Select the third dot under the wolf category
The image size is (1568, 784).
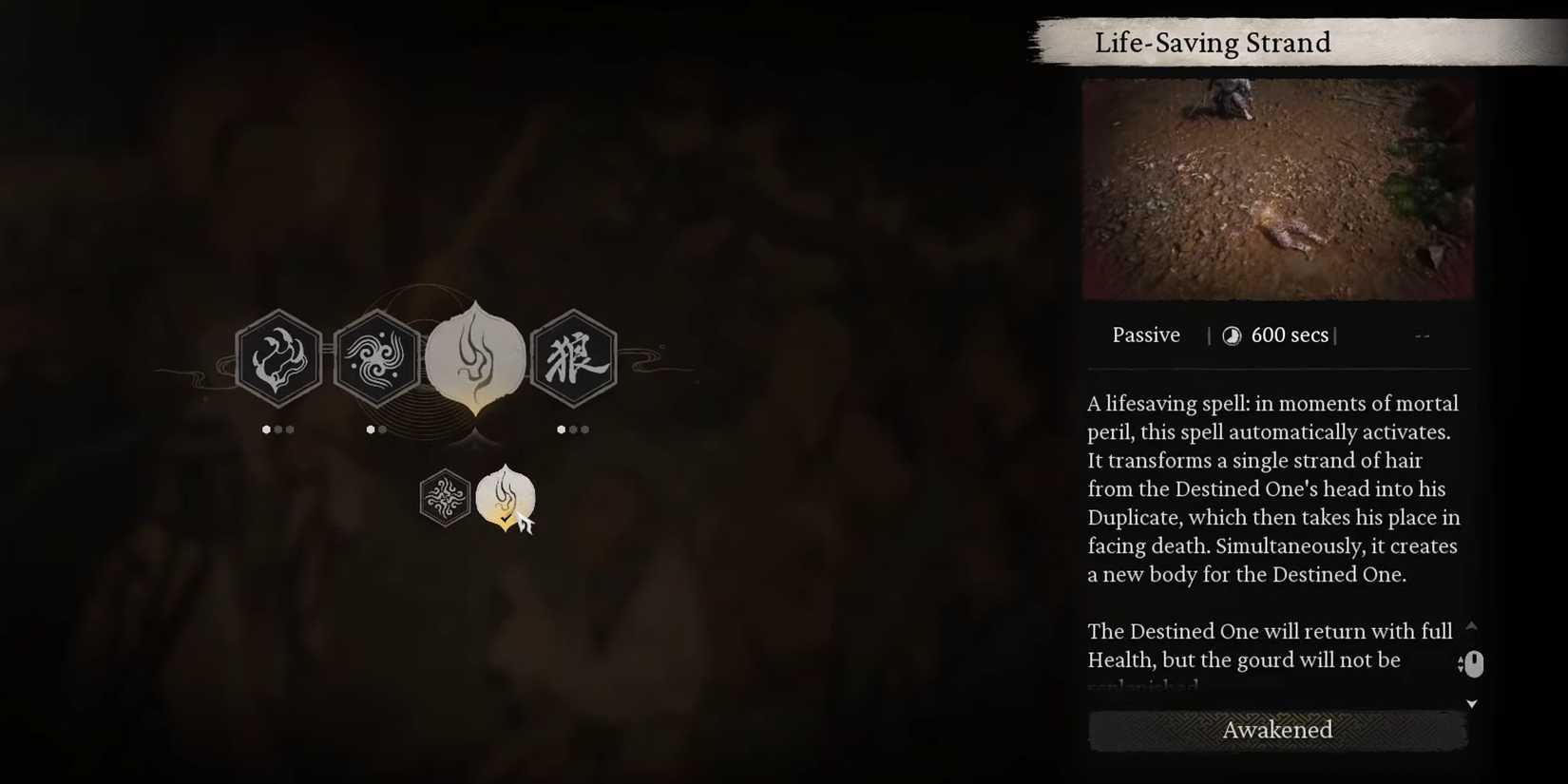click(x=584, y=430)
